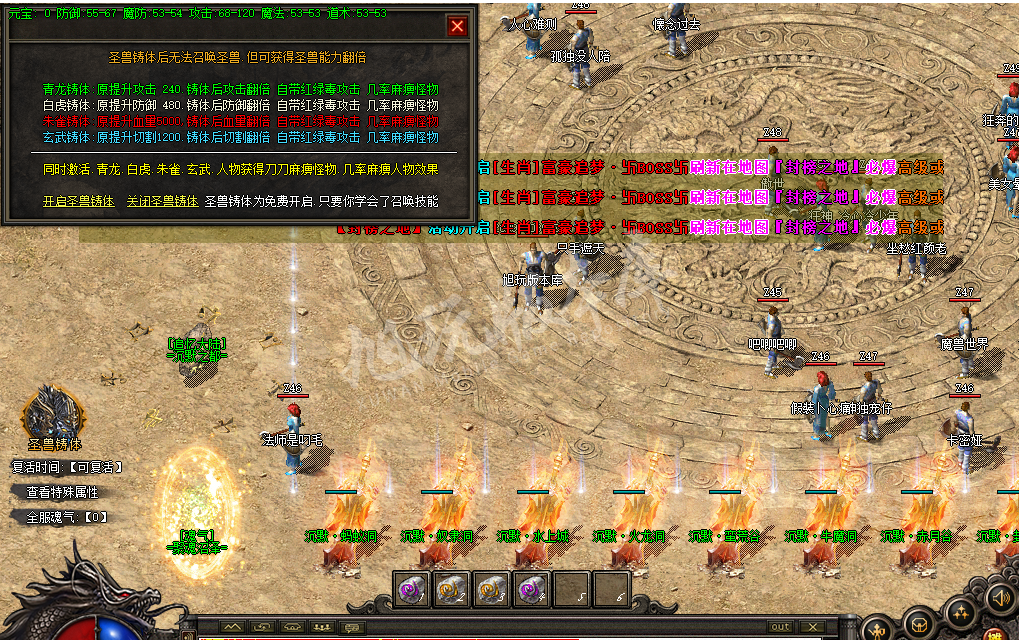Viewport: 1019px width, 640px height.
Task: Click the 关闭圣兽铸体 link
Action: pyautogui.click(x=162, y=201)
